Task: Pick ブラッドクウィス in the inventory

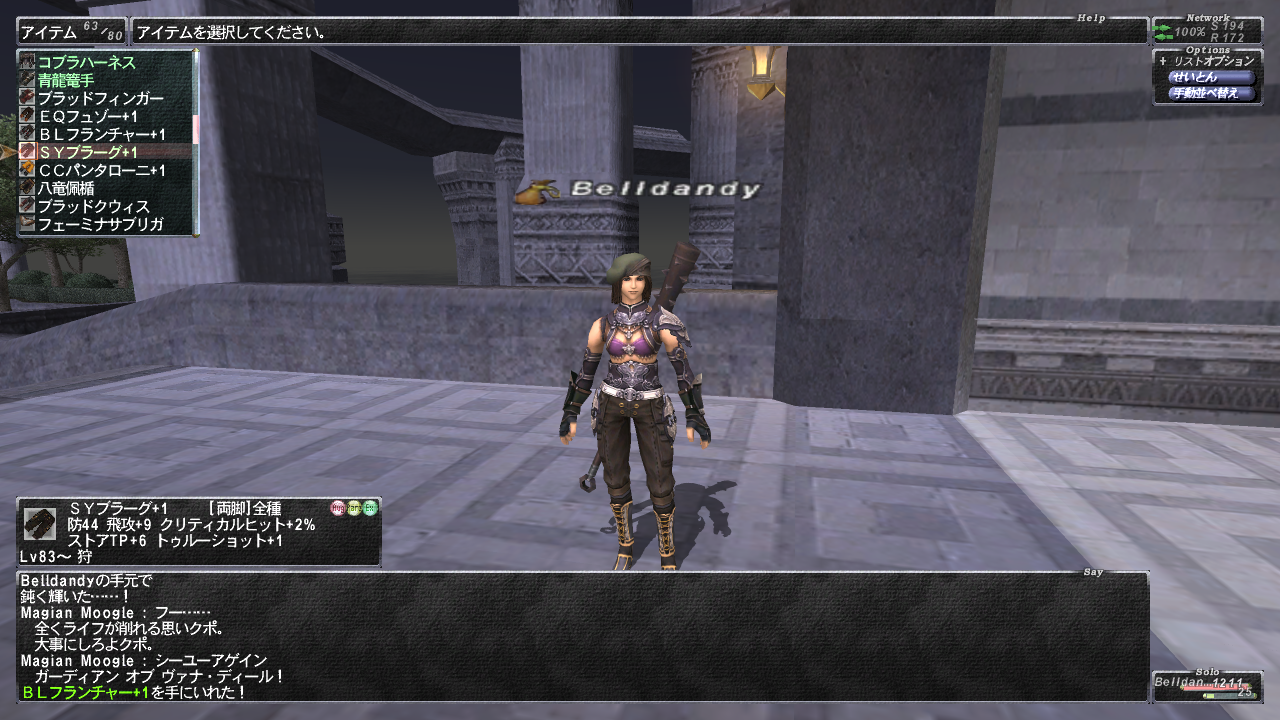Action: [x=93, y=206]
